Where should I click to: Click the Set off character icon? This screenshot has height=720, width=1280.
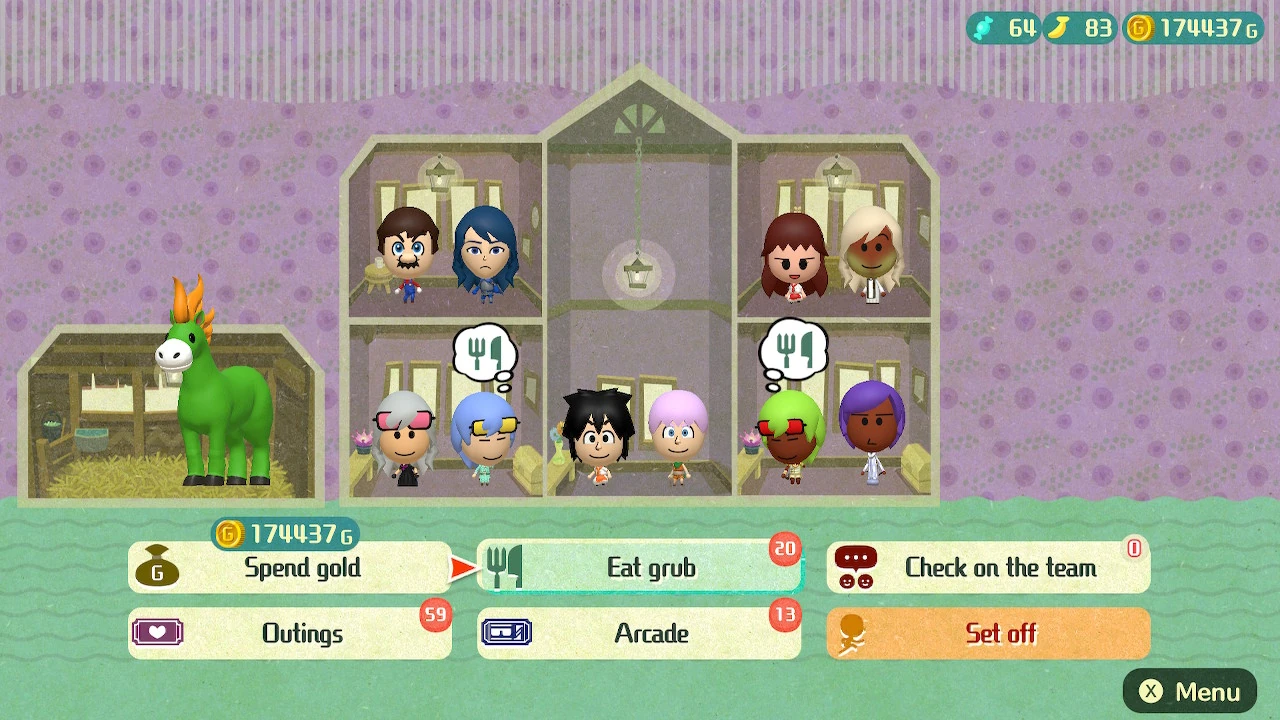(851, 634)
